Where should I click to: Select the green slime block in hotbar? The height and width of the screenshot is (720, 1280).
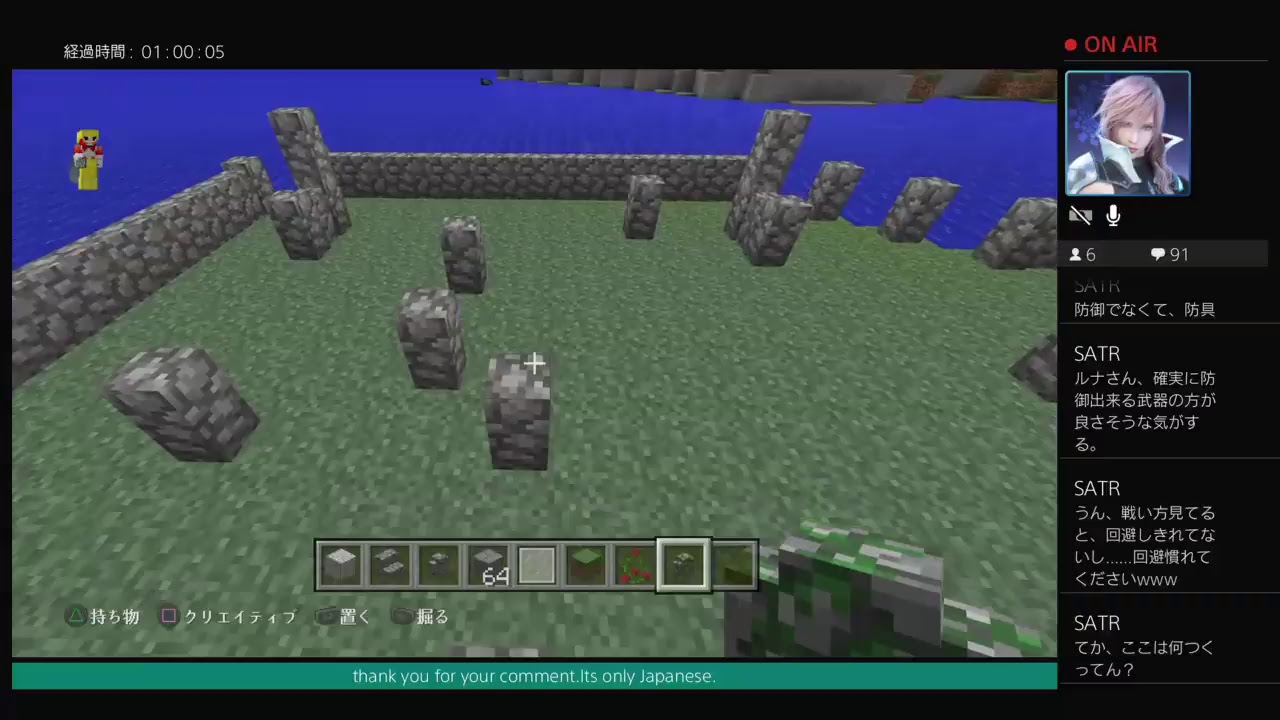coord(585,565)
